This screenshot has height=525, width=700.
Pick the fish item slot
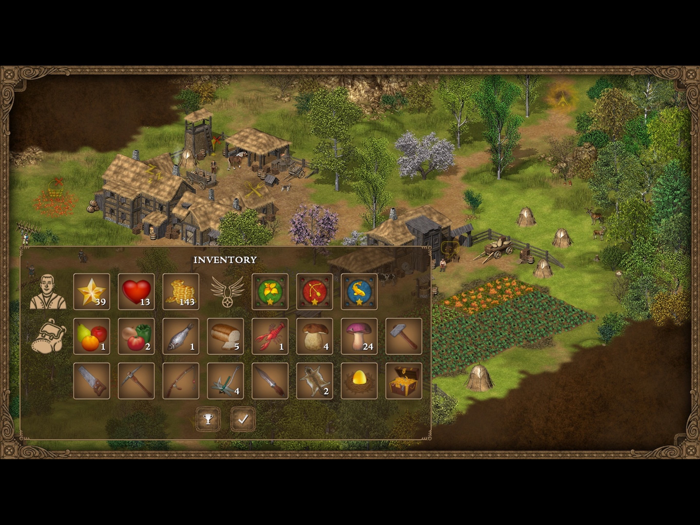click(x=181, y=337)
